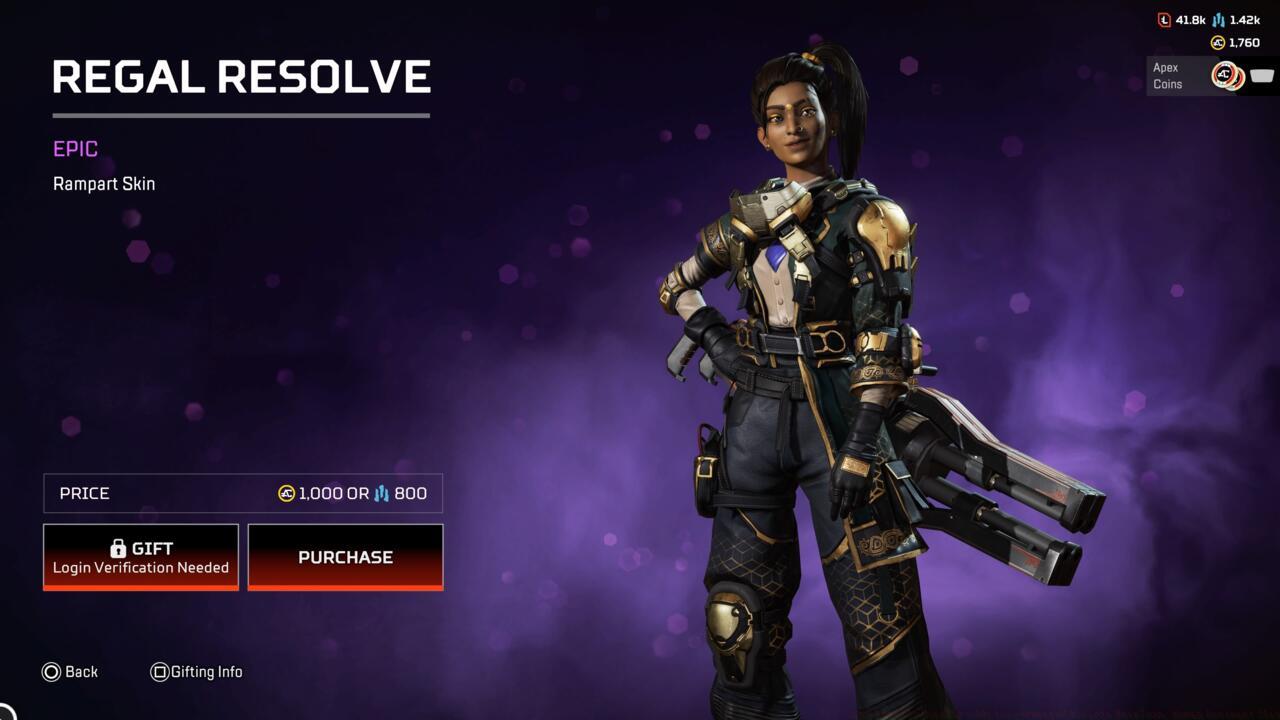
Task: Click the Price row for Regal Resolve
Action: point(240,493)
